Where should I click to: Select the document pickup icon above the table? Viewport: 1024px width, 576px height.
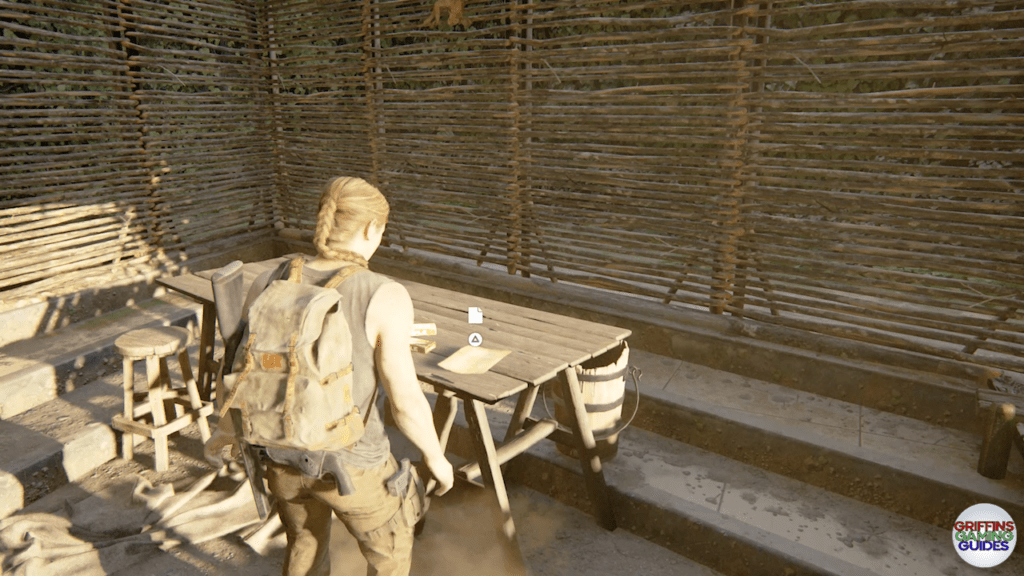click(475, 315)
